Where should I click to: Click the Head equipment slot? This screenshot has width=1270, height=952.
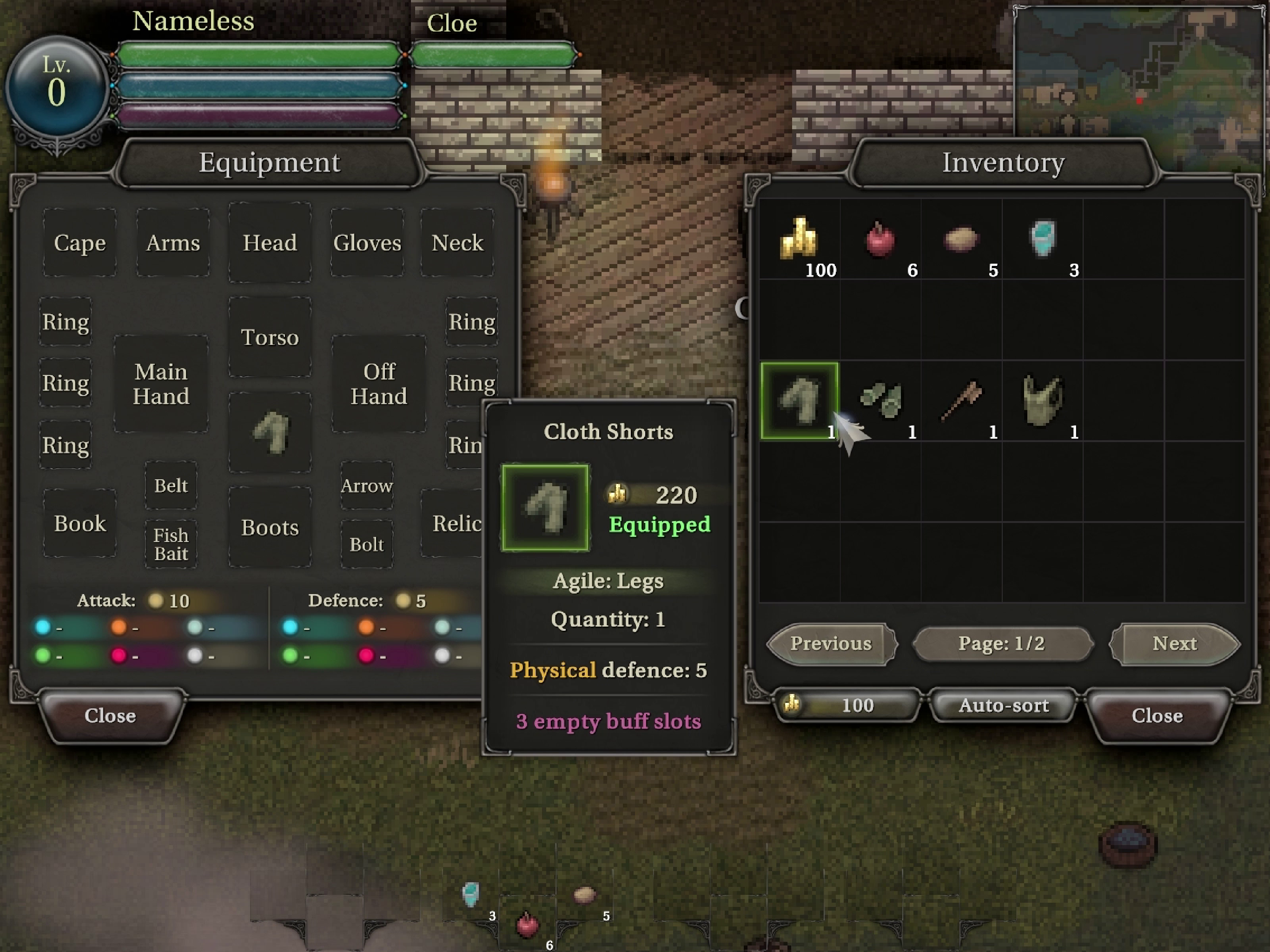click(x=270, y=242)
